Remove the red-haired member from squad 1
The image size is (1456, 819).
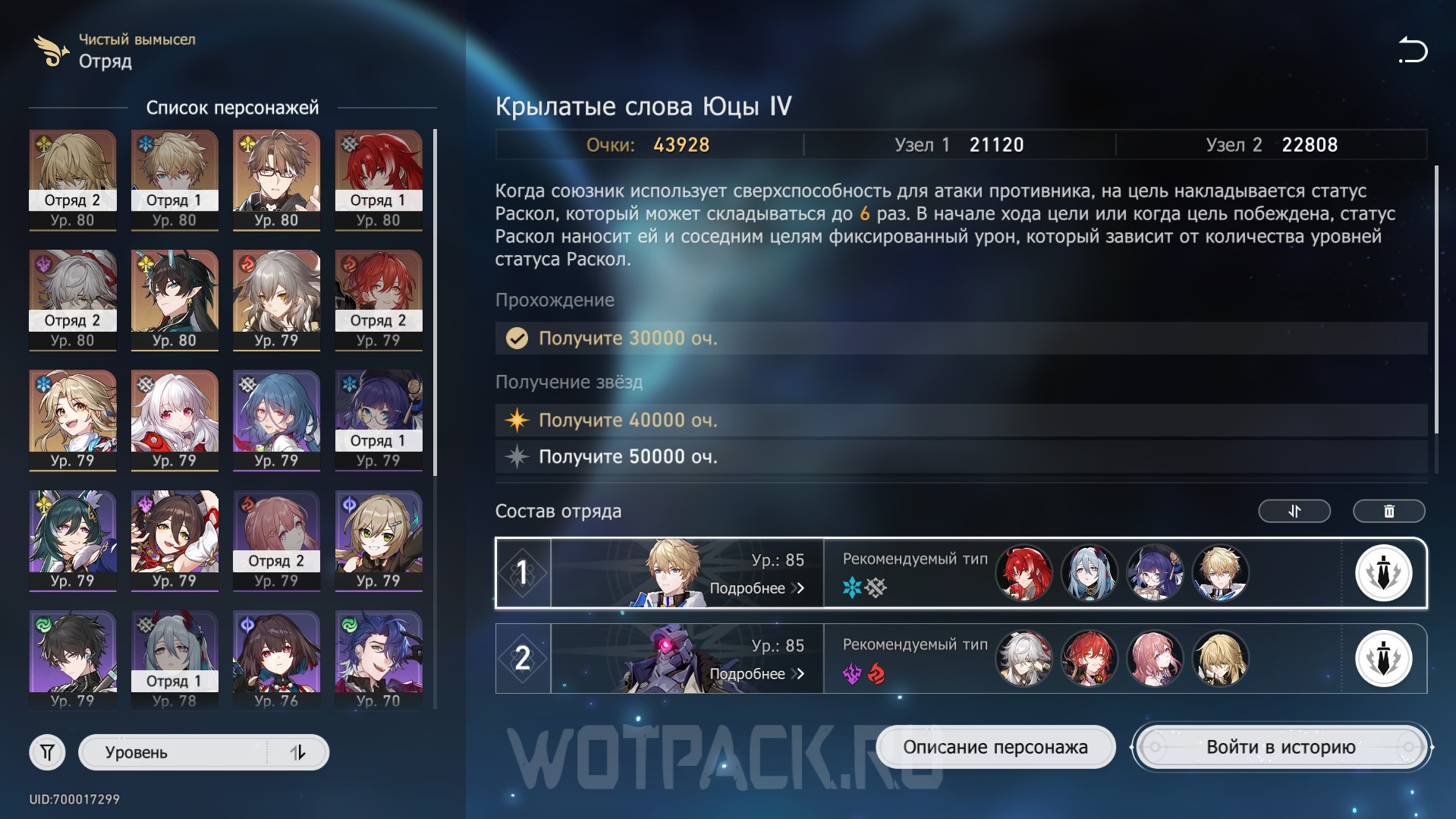1024,573
